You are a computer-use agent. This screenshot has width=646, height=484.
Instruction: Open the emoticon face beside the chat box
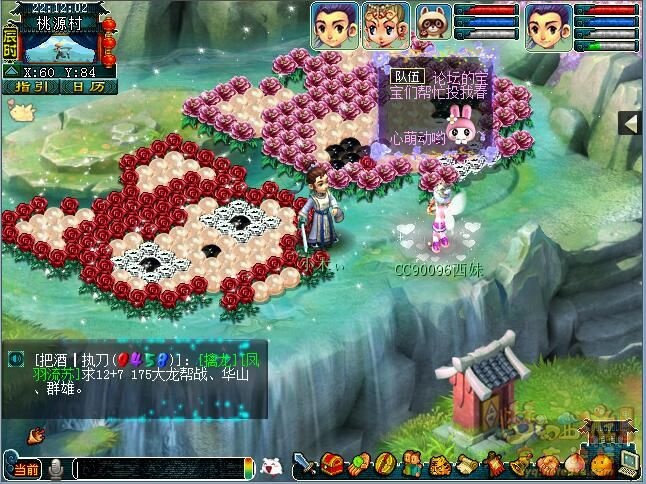coord(269,466)
